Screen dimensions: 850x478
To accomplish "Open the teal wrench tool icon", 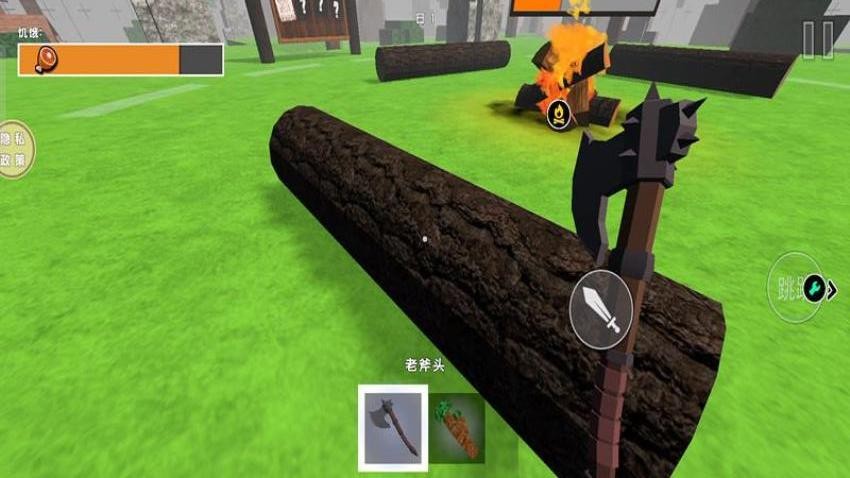I will coord(815,289).
